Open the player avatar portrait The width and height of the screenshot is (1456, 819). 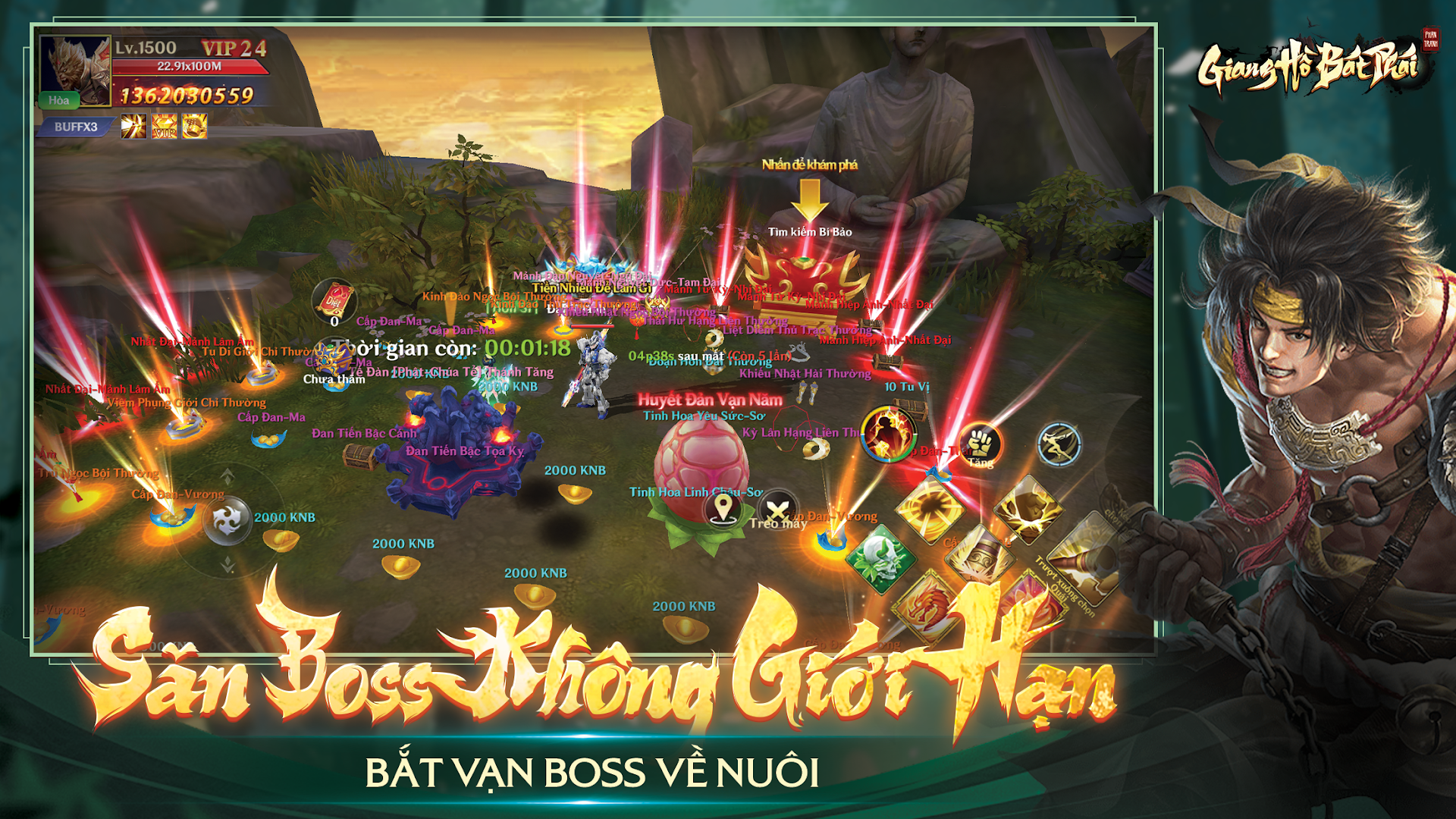coord(76,70)
